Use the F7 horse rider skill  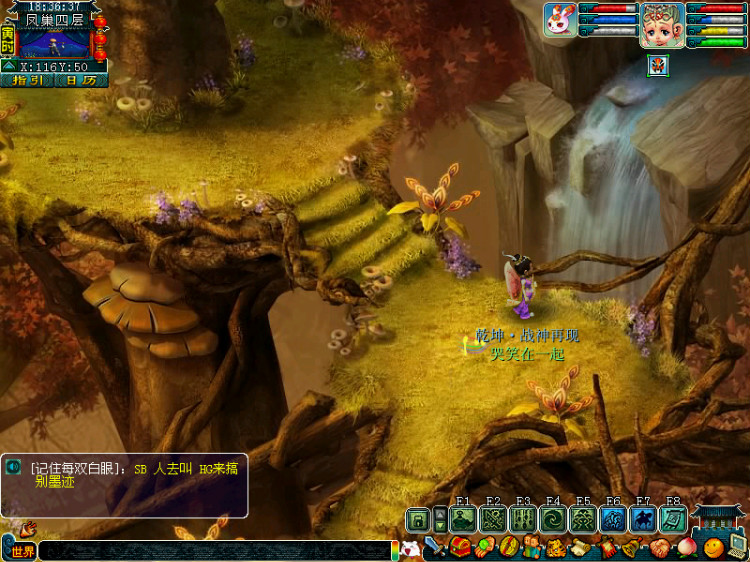pyautogui.click(x=643, y=519)
